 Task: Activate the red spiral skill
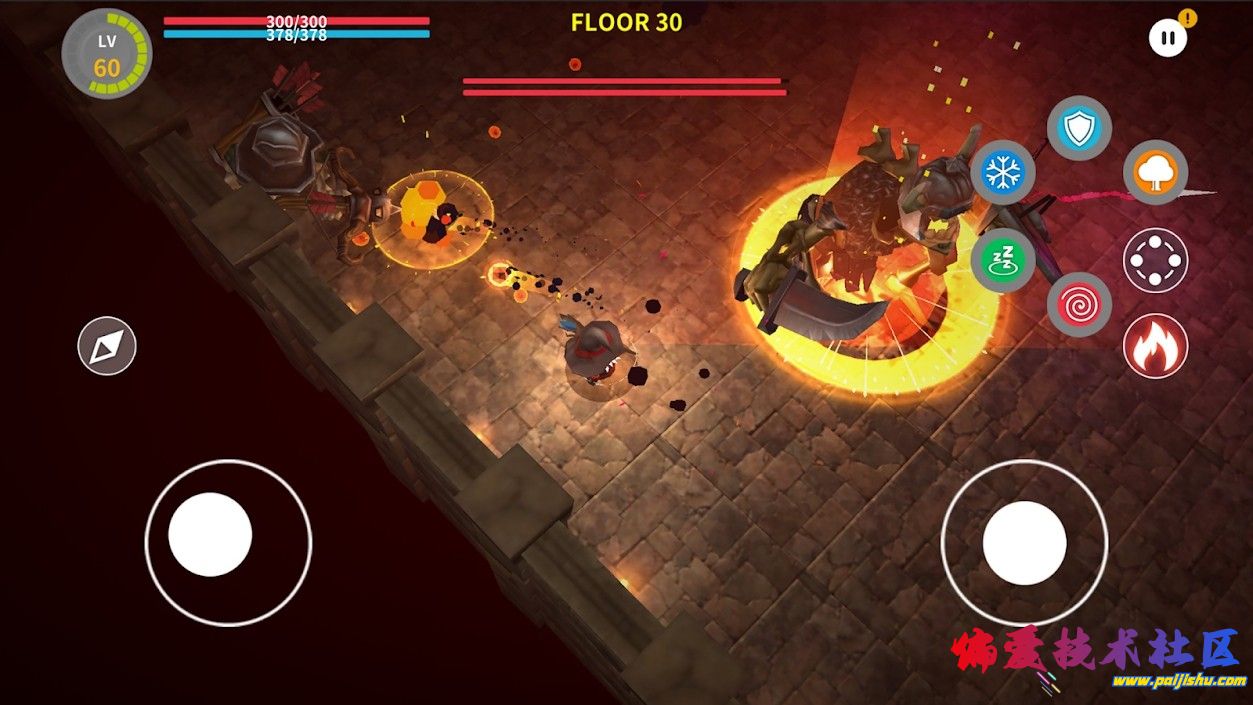pos(1079,304)
